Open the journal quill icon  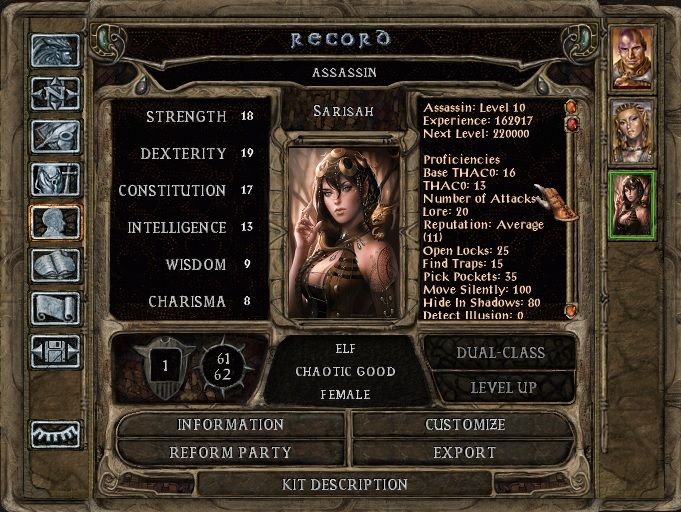click(55, 137)
